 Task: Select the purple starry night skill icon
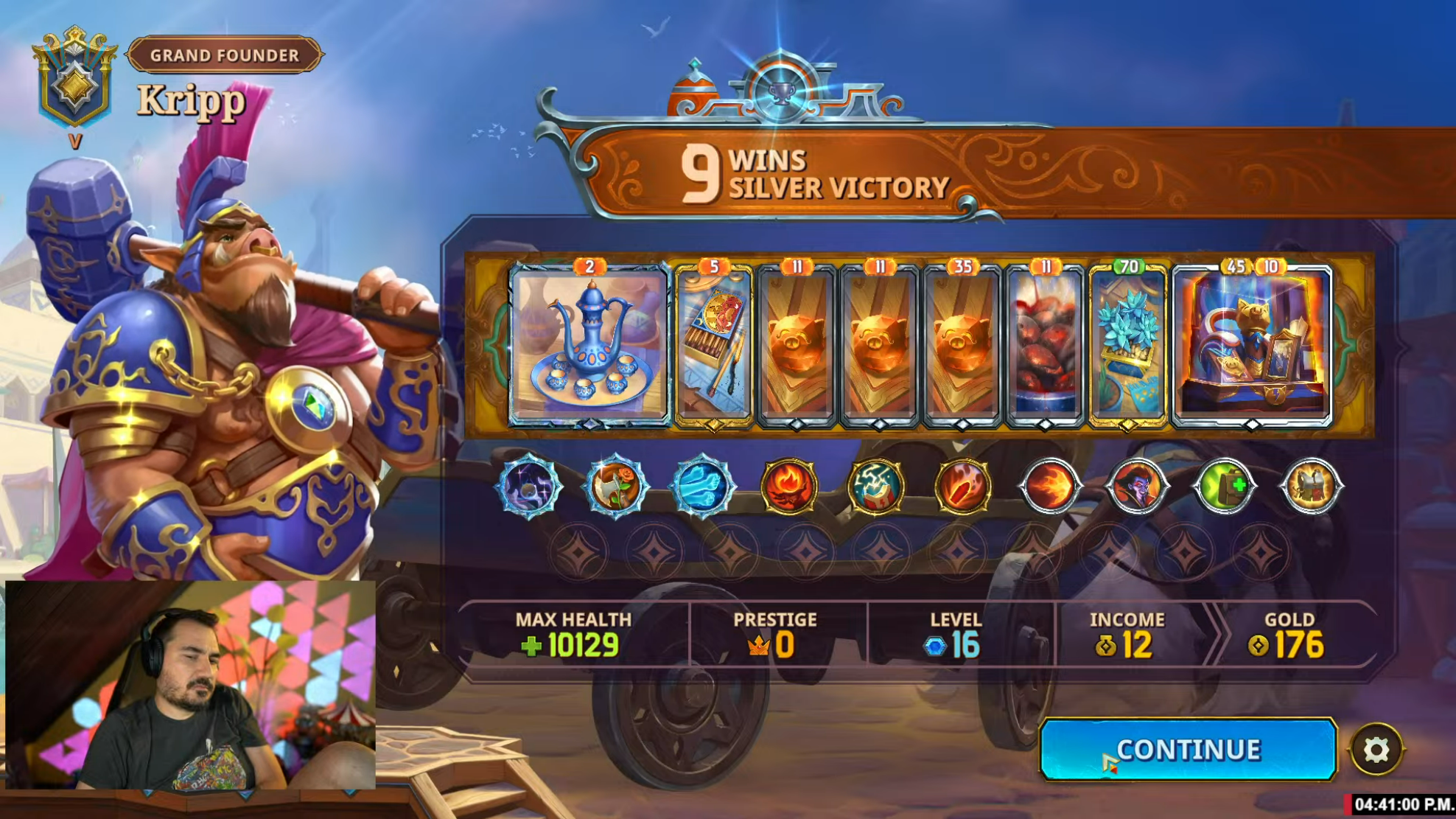coord(528,487)
